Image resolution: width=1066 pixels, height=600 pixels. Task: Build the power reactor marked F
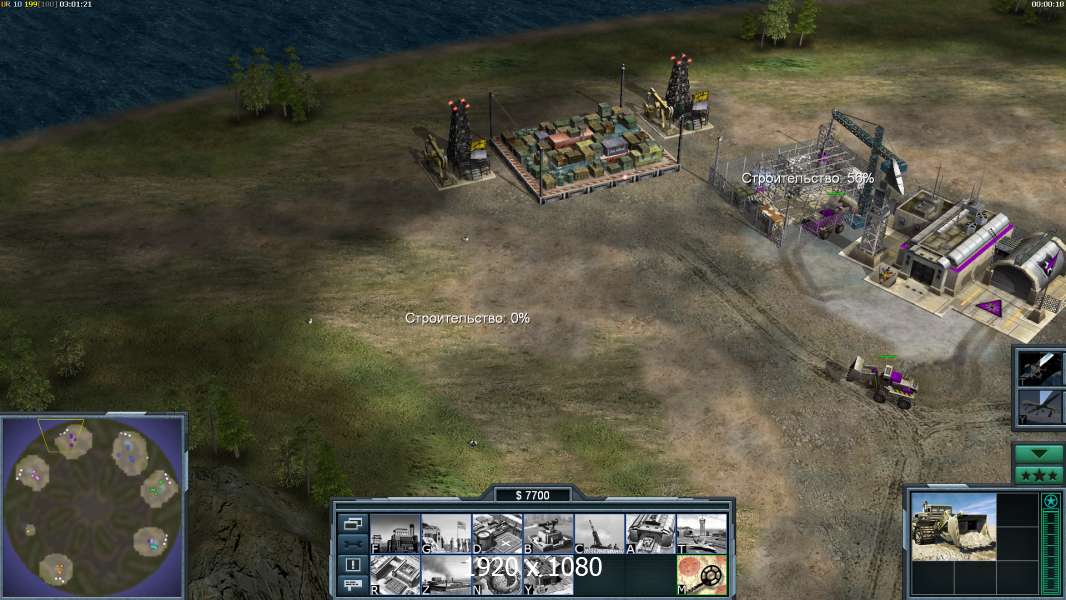[394, 534]
